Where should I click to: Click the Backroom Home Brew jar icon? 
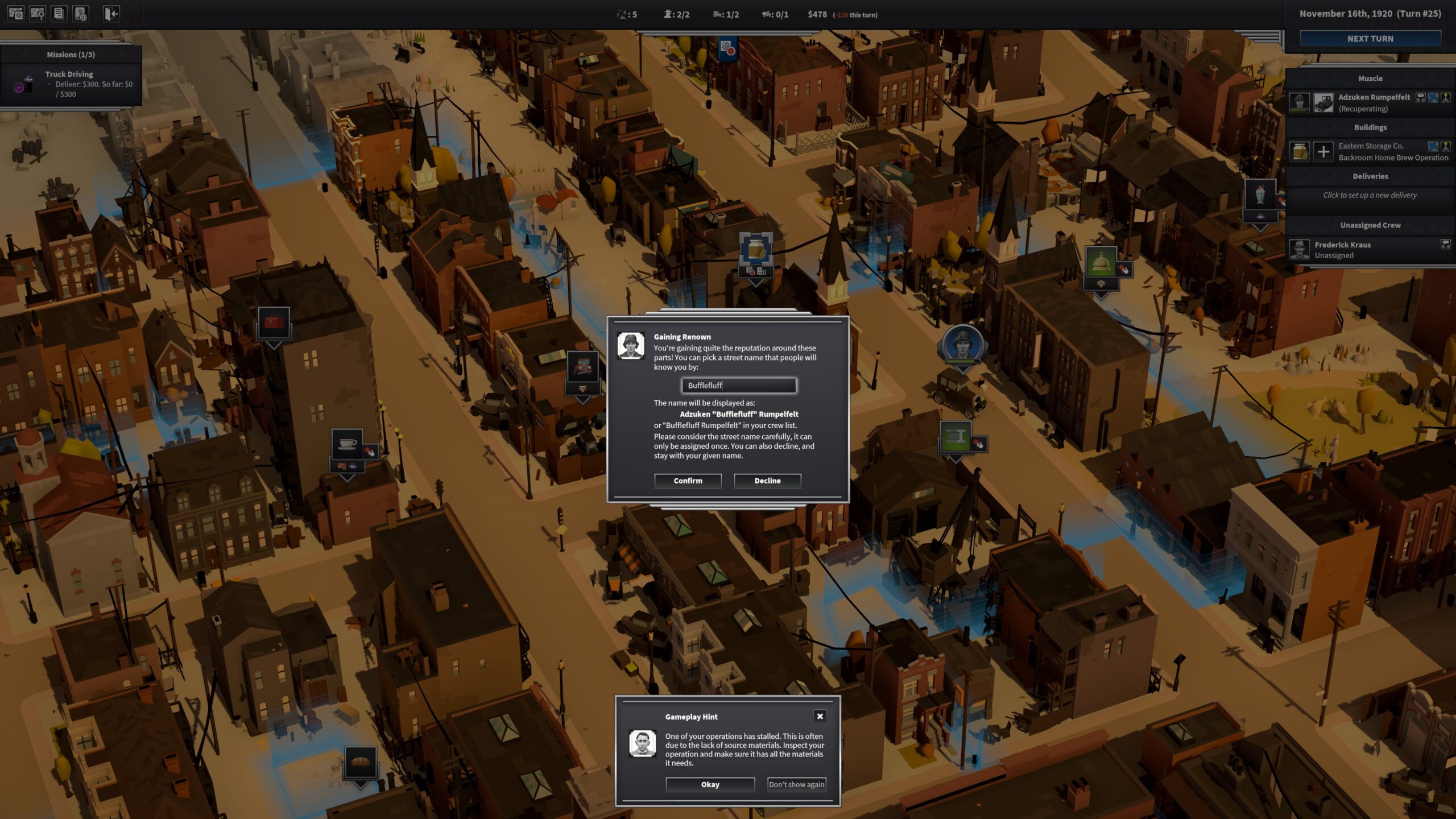coord(1300,151)
